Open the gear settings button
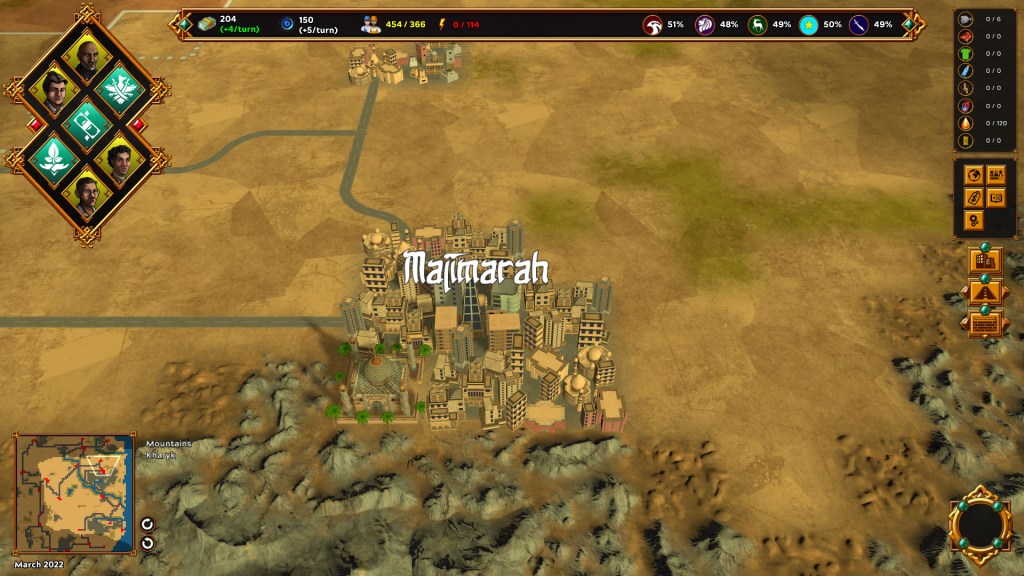Screen dimensions: 1024x576 point(974,219)
